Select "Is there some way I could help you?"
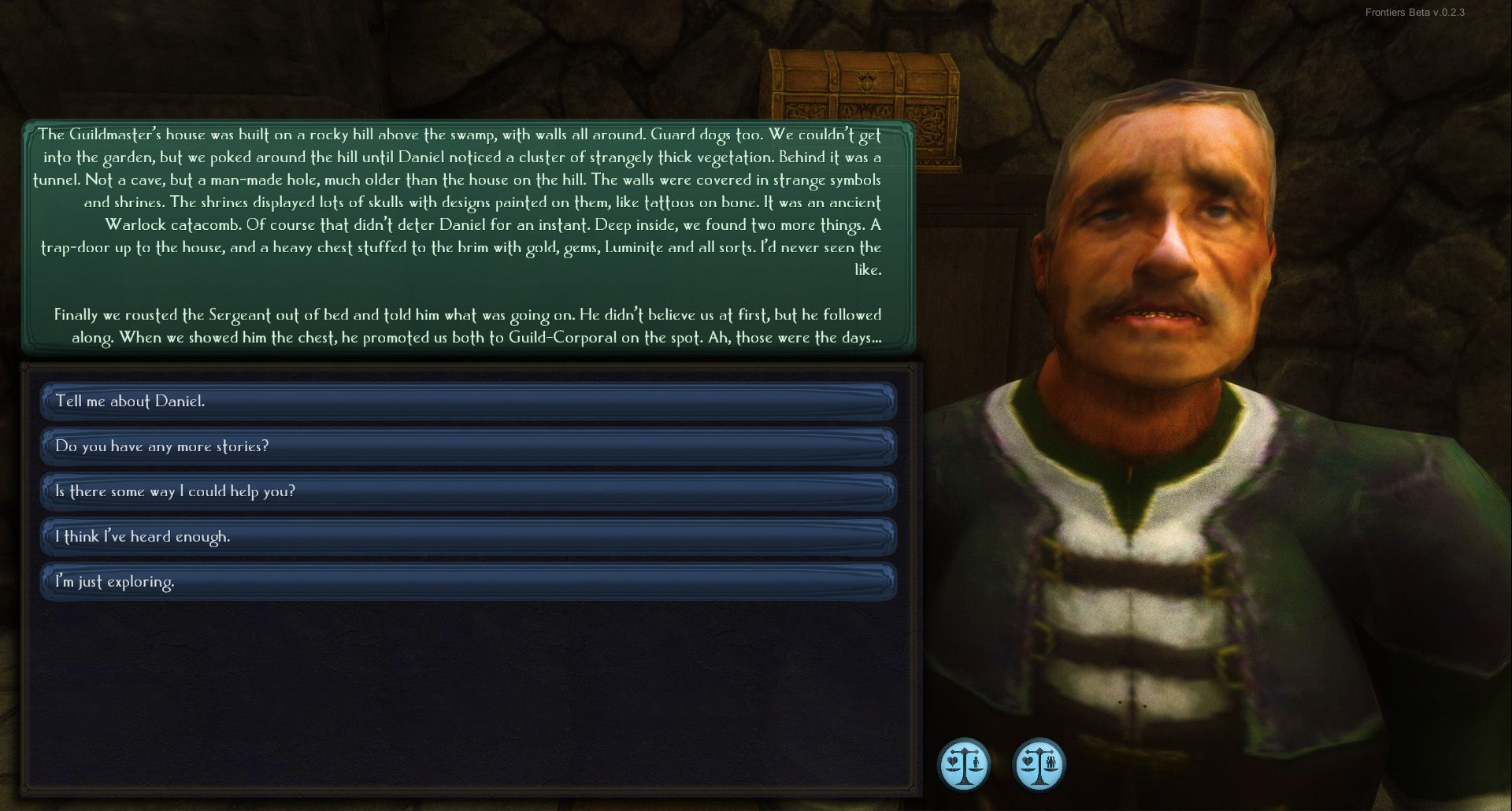 pyautogui.click(x=468, y=491)
